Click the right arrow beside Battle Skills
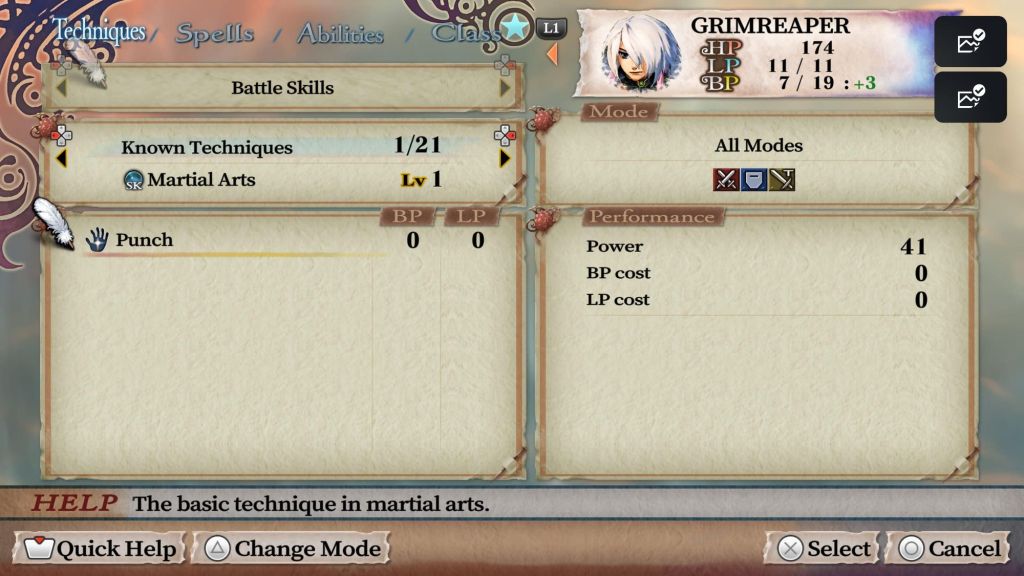The width and height of the screenshot is (1024, 576). 505,88
